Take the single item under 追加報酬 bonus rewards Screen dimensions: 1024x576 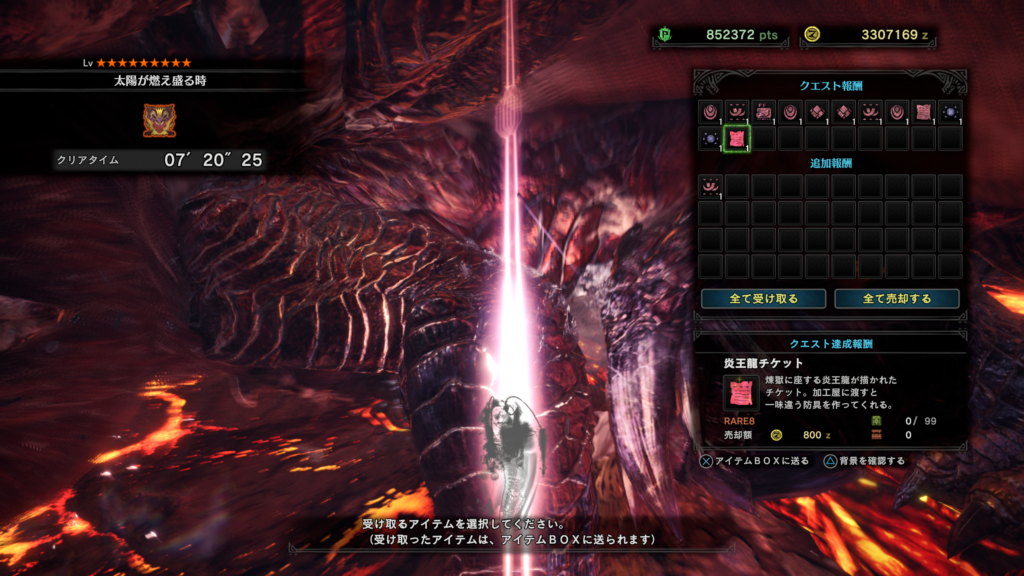coord(710,186)
